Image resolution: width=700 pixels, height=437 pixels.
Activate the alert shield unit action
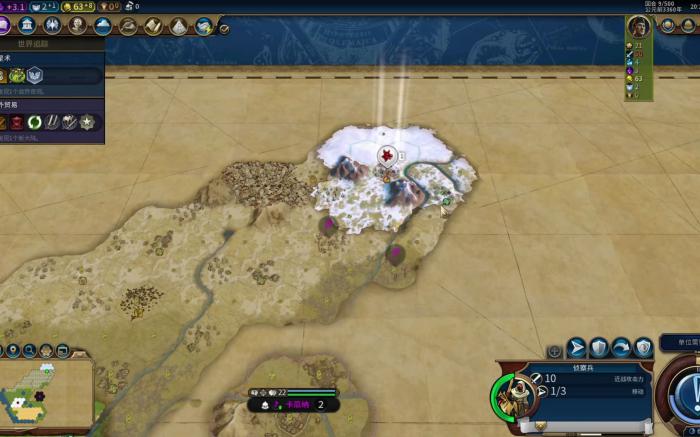point(643,348)
